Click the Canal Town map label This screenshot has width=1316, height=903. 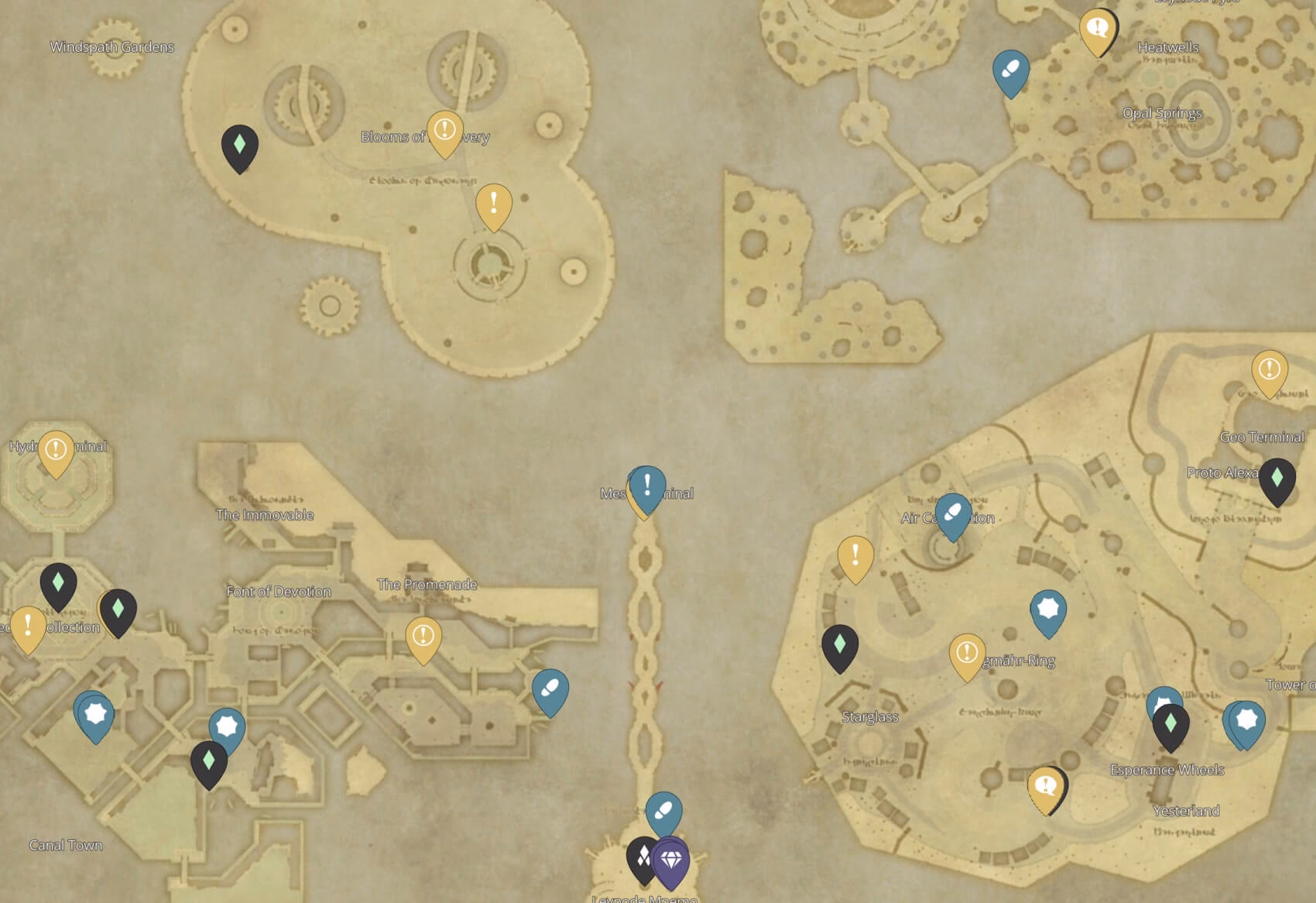pos(65,846)
